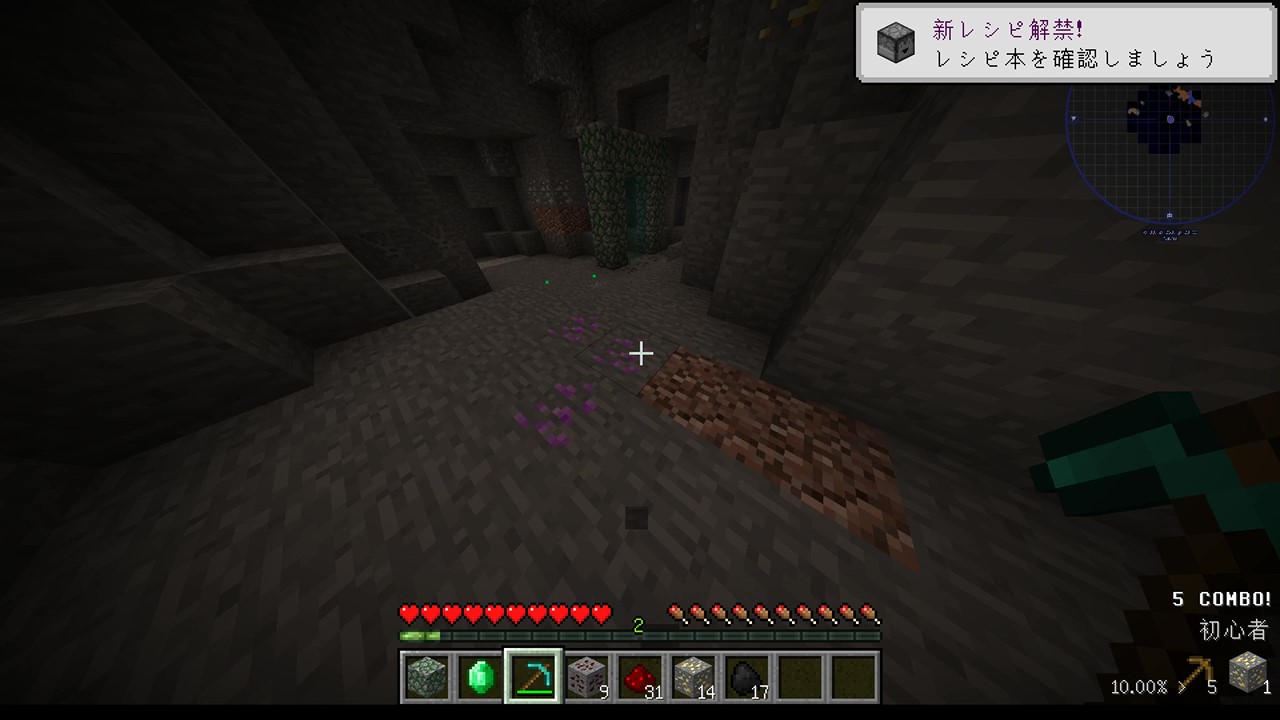Click the first empty hotbar slot
This screenshot has width=1280, height=720.
[x=799, y=677]
